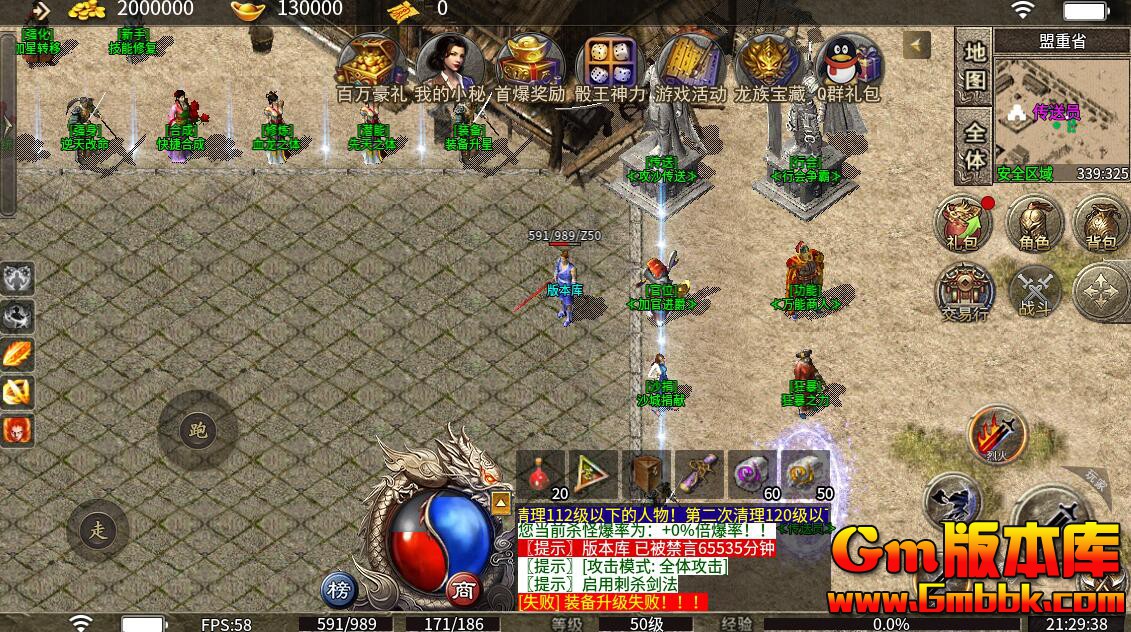The width and height of the screenshot is (1131, 632).
Task: Open the 商 shop button
Action: [x=463, y=590]
